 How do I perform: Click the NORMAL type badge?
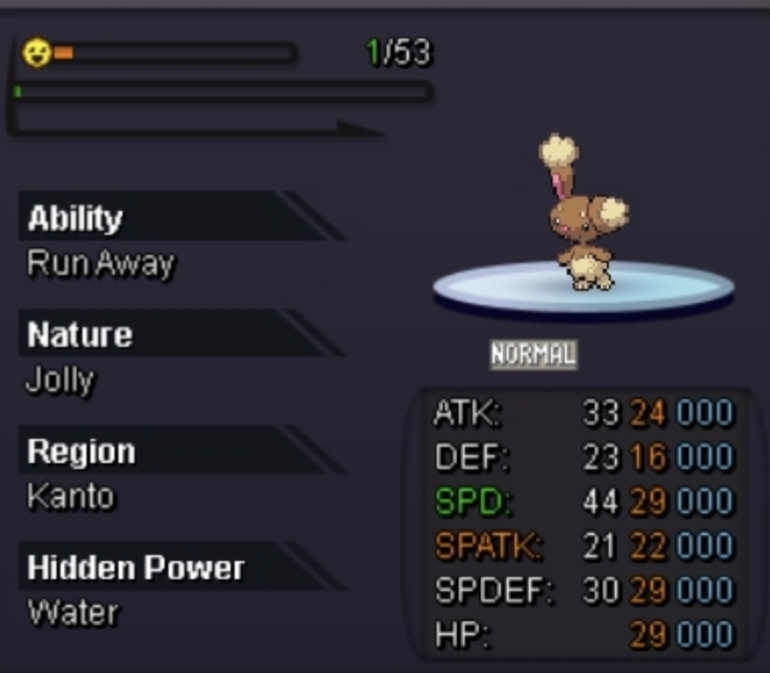tap(533, 354)
